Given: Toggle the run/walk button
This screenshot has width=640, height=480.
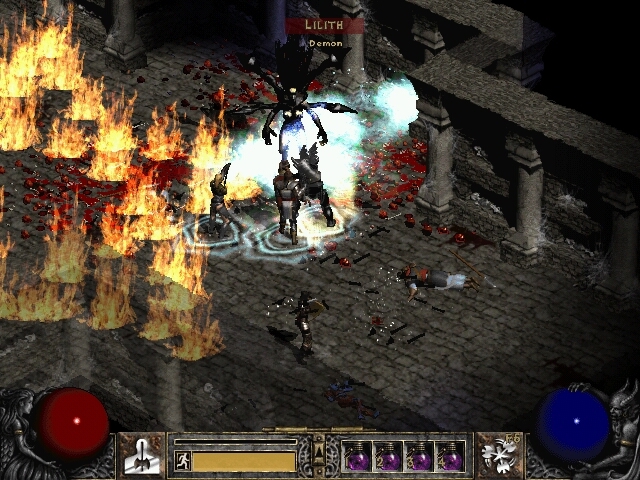Looking at the screenshot, I should [182, 461].
